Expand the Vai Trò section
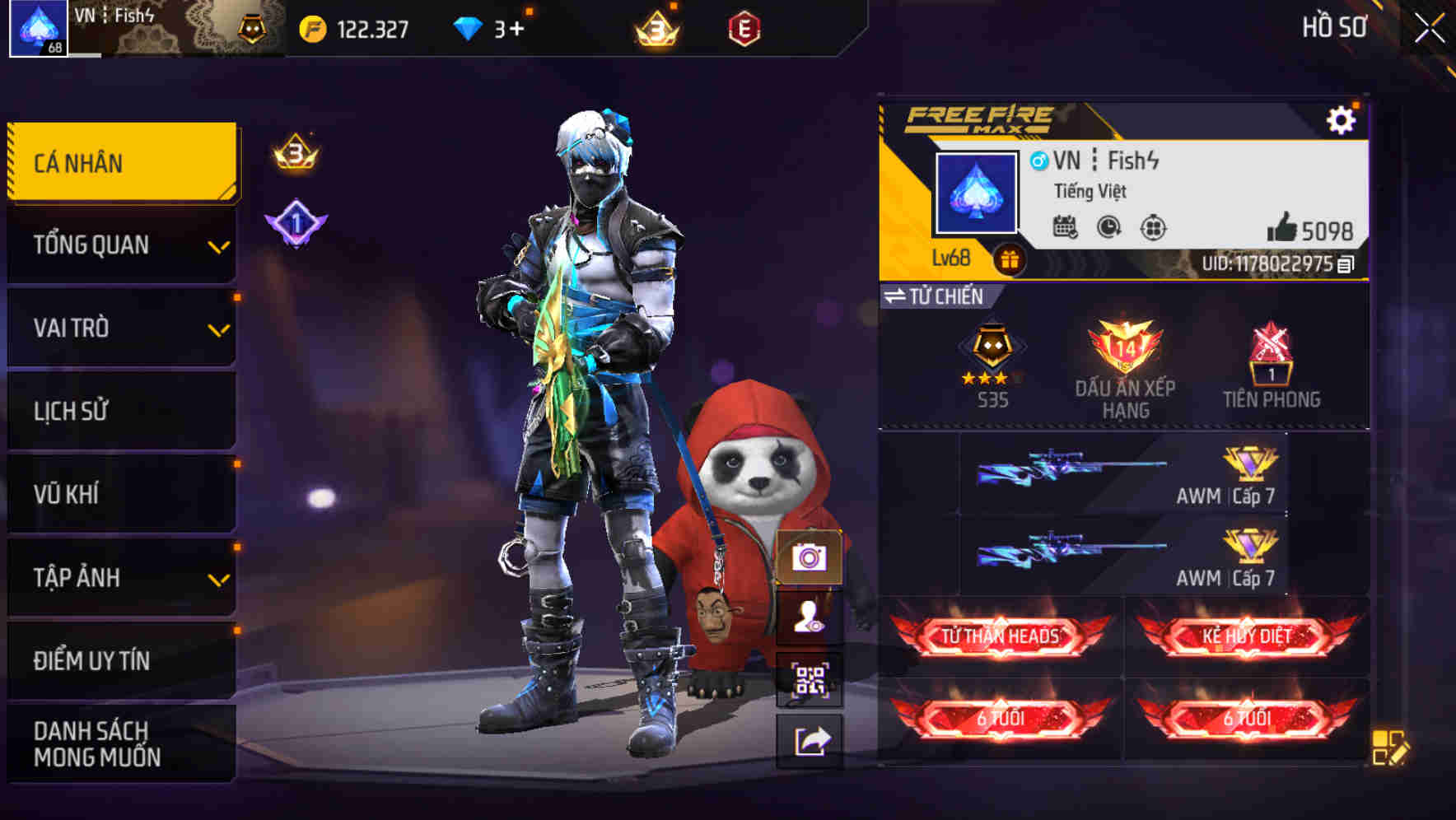 [120, 328]
